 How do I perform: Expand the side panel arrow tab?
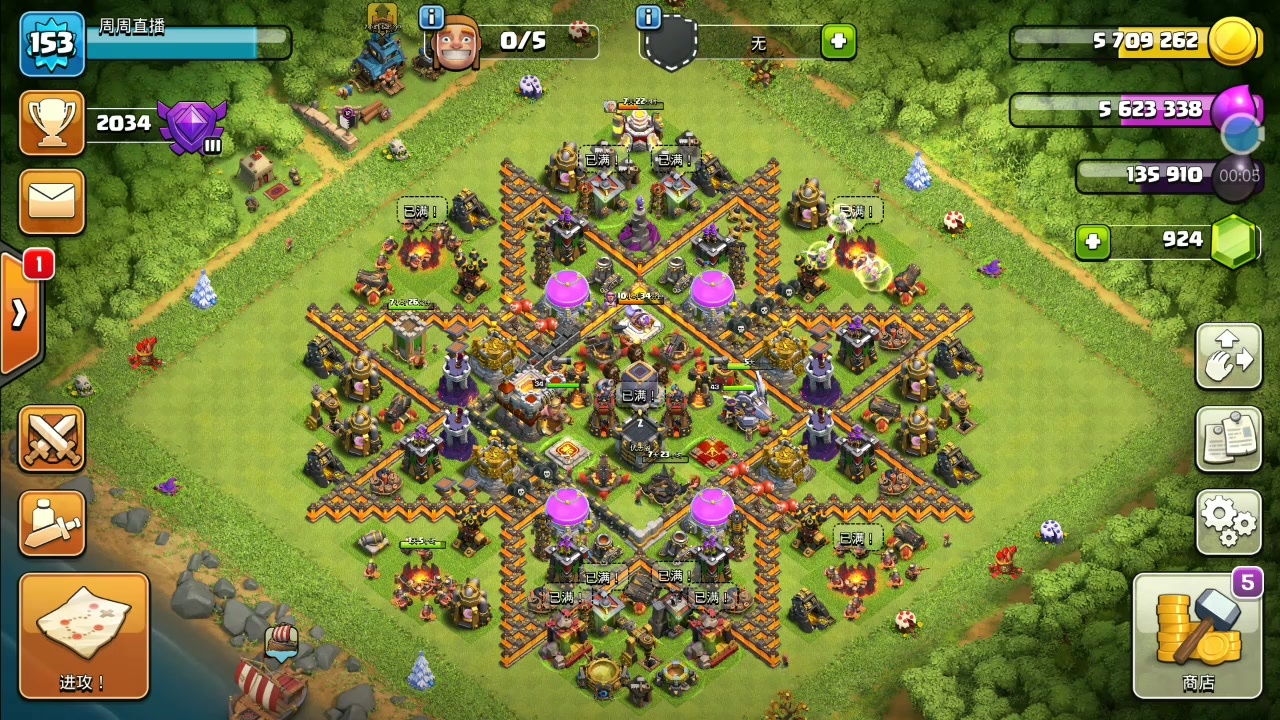click(x=19, y=313)
